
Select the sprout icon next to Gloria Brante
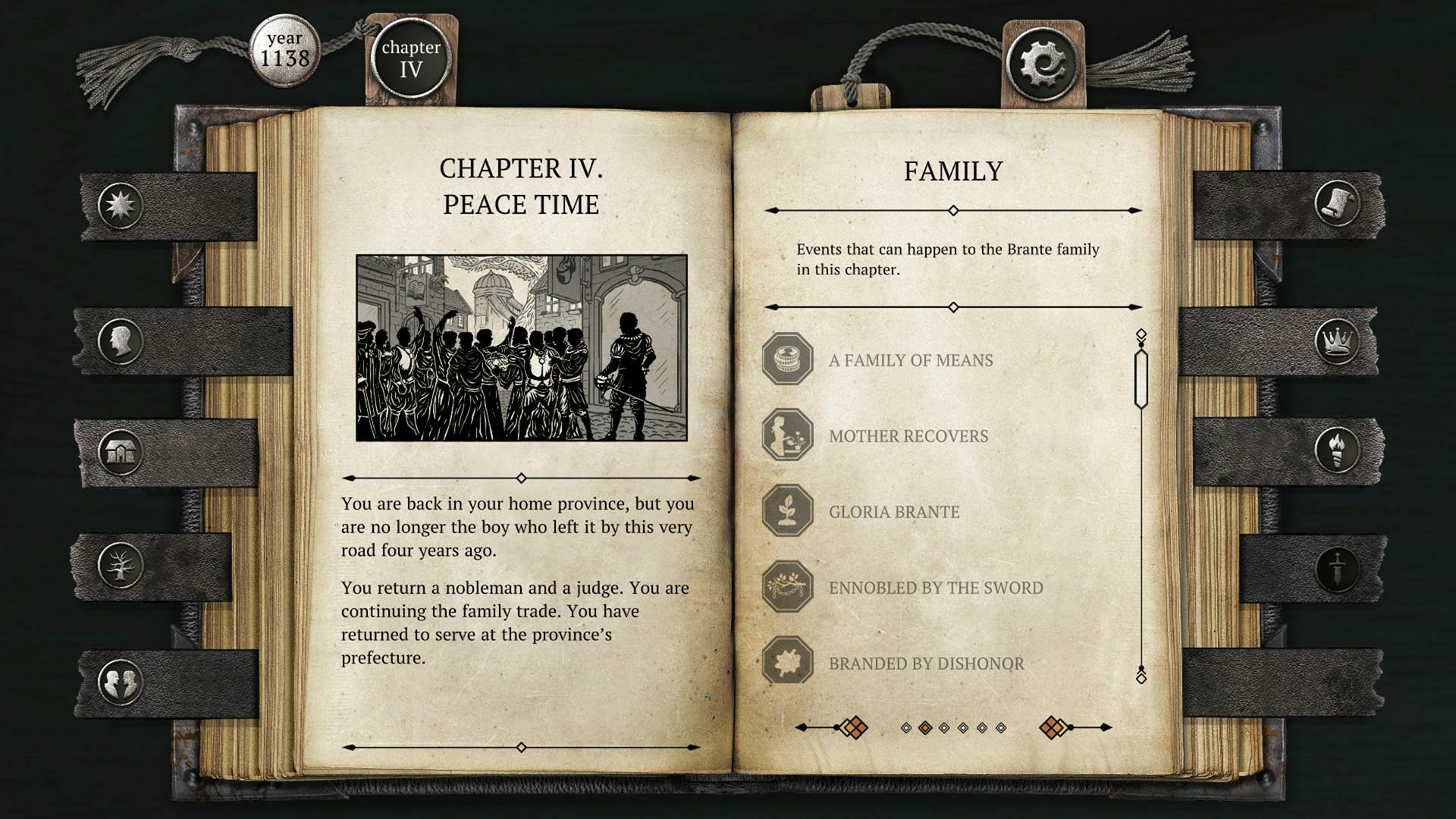(787, 512)
